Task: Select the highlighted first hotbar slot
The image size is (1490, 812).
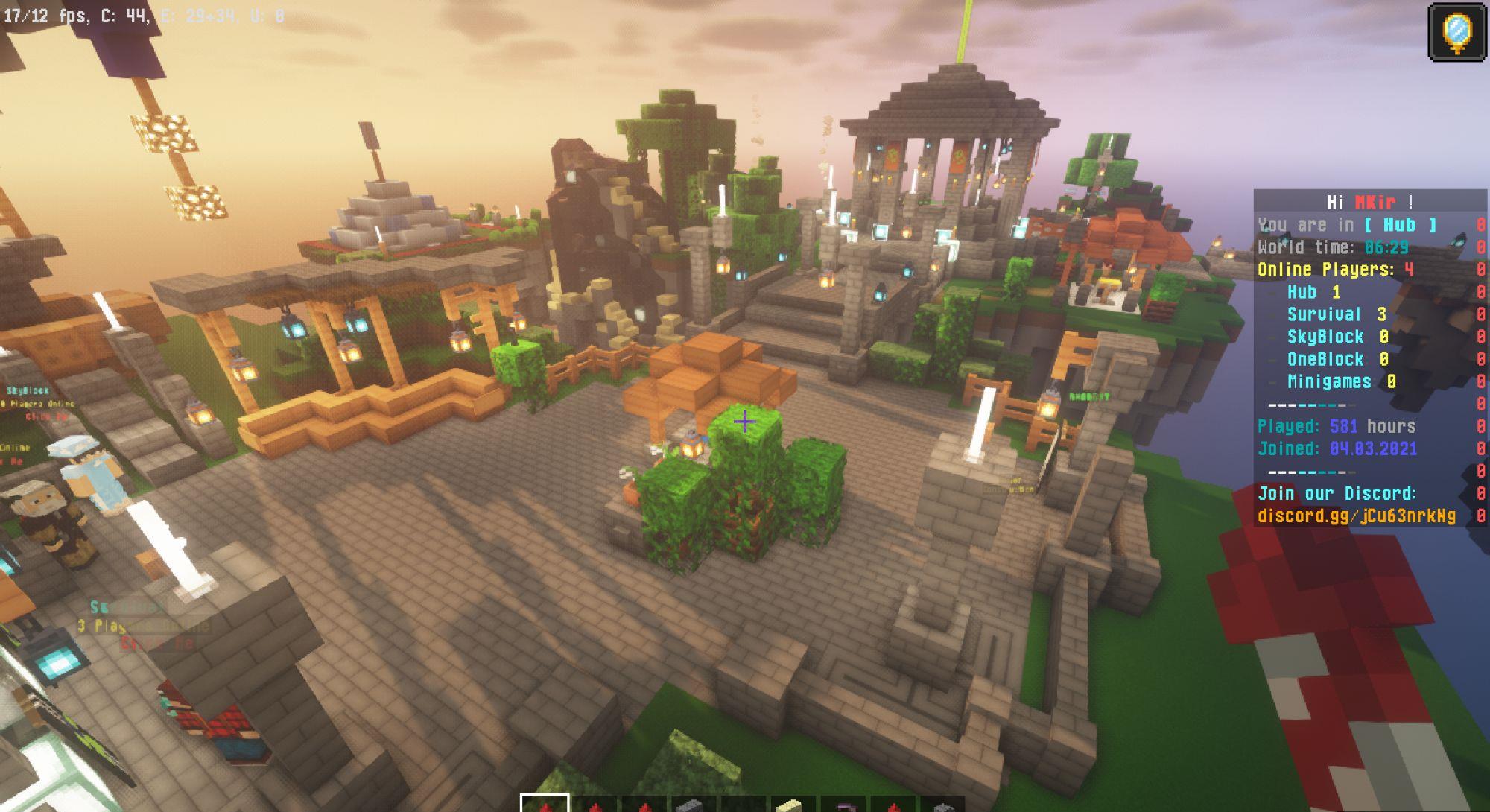Action: point(545,804)
